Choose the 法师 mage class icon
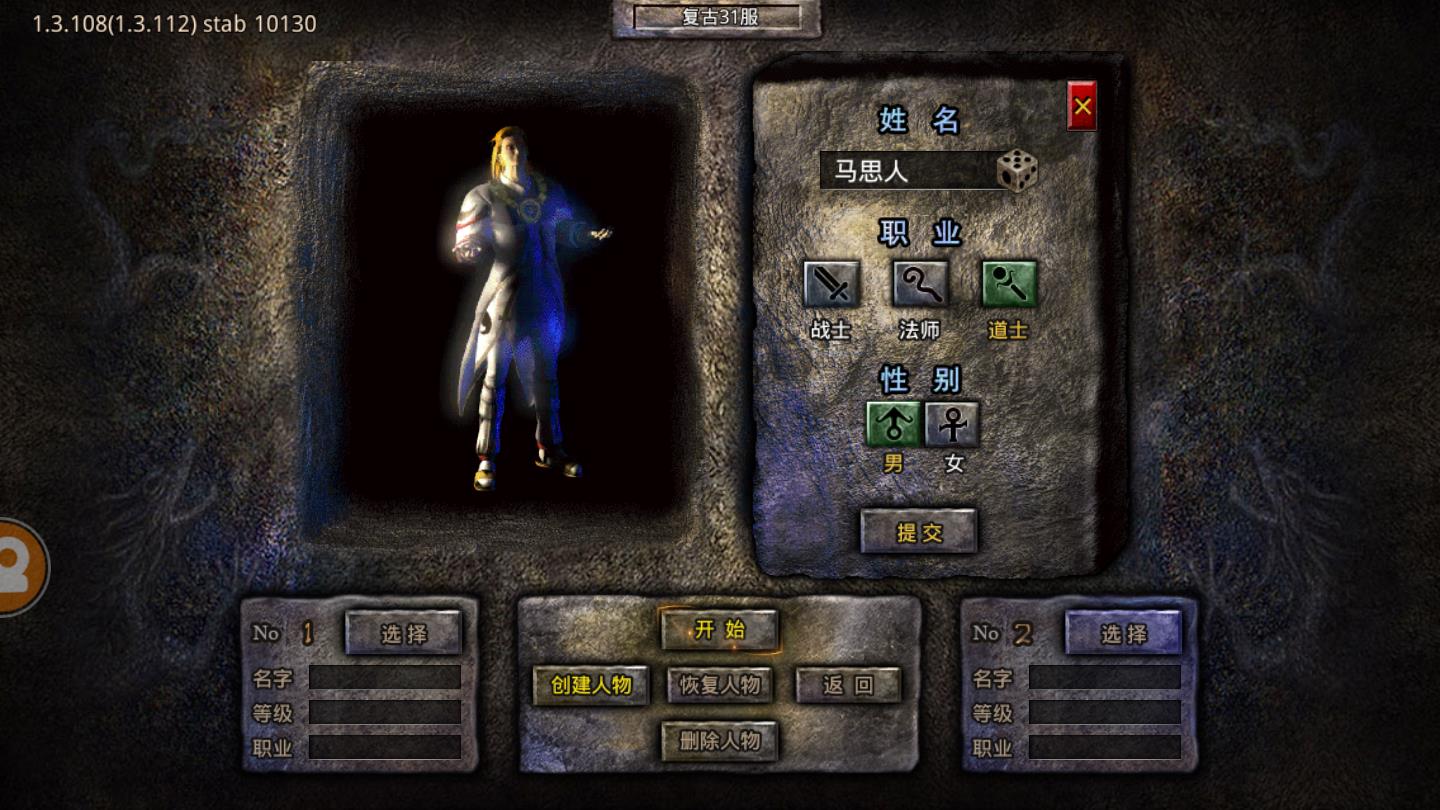 click(x=920, y=285)
